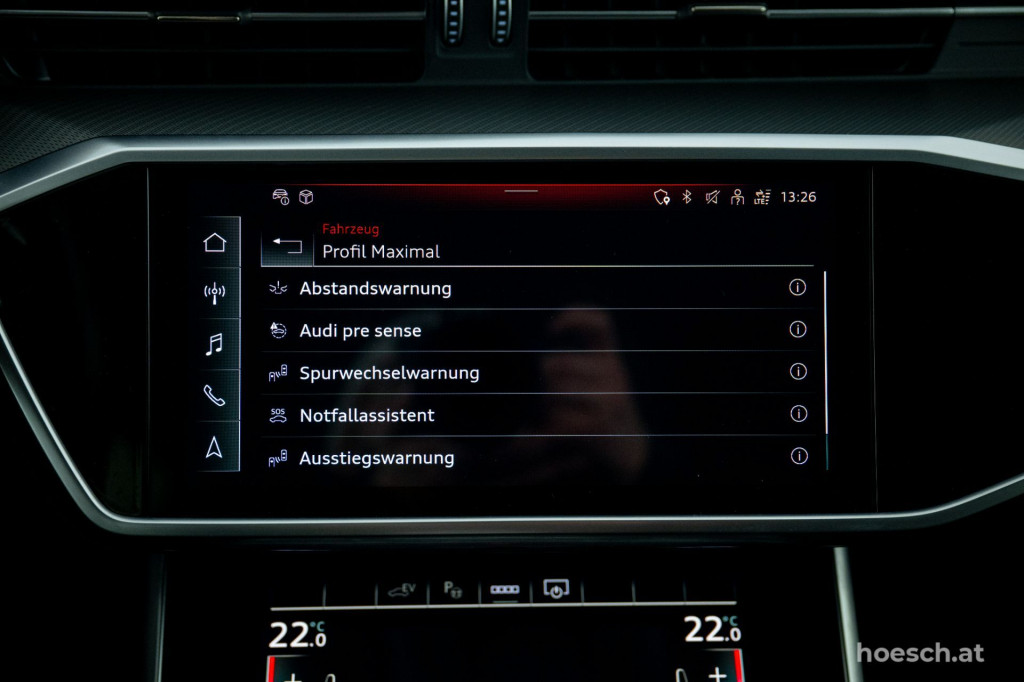Tap the screen power-off button

coord(555,589)
